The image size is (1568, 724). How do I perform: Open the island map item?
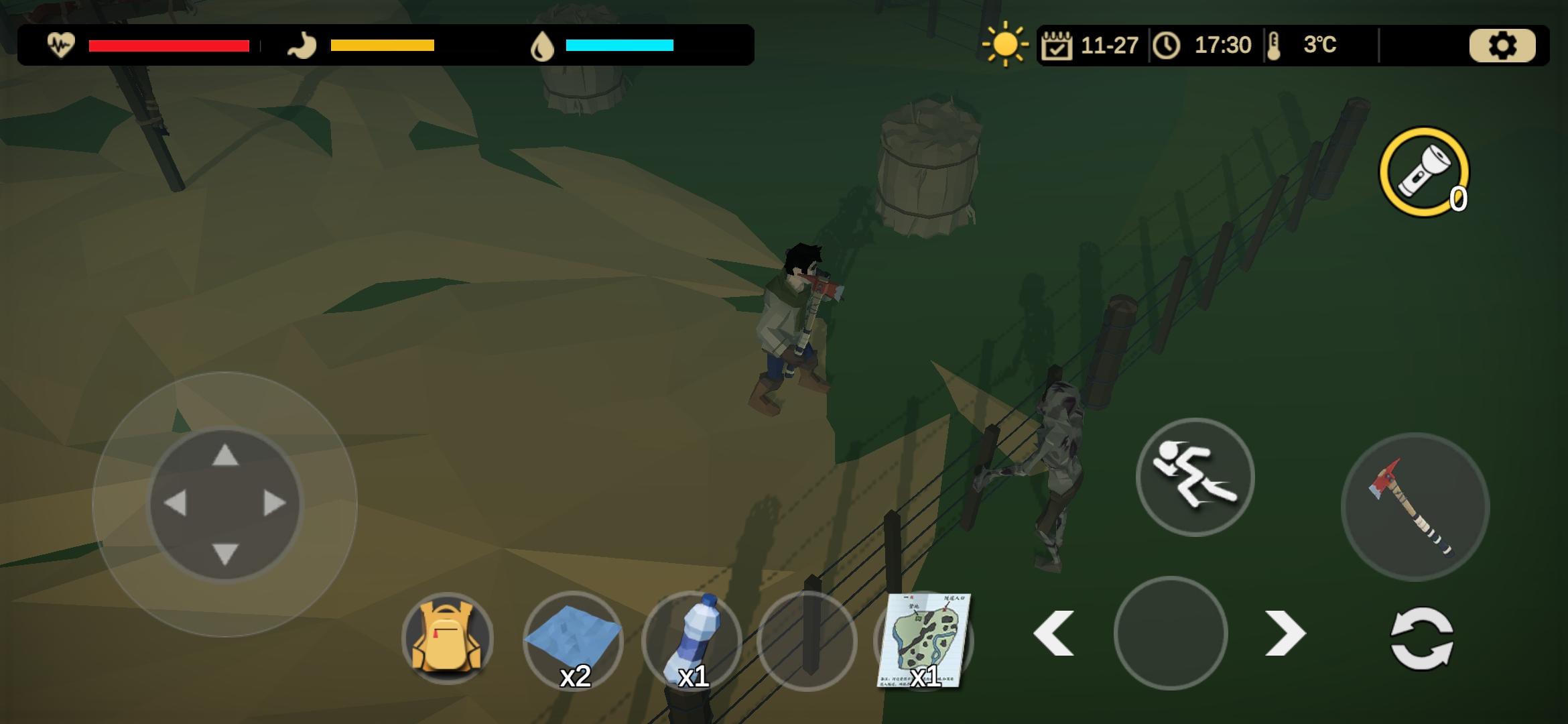pyautogui.click(x=923, y=640)
